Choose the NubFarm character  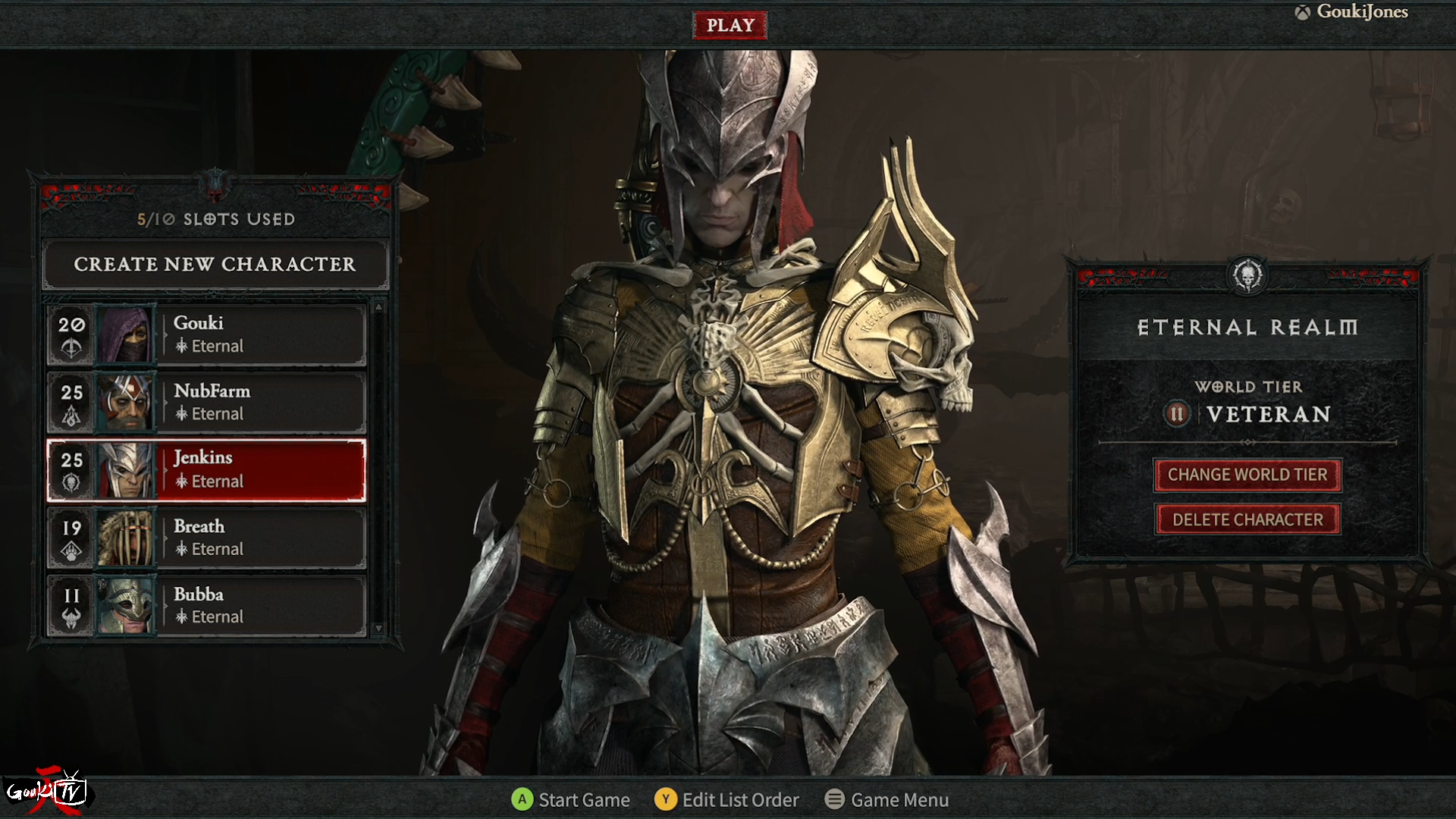[x=206, y=402]
